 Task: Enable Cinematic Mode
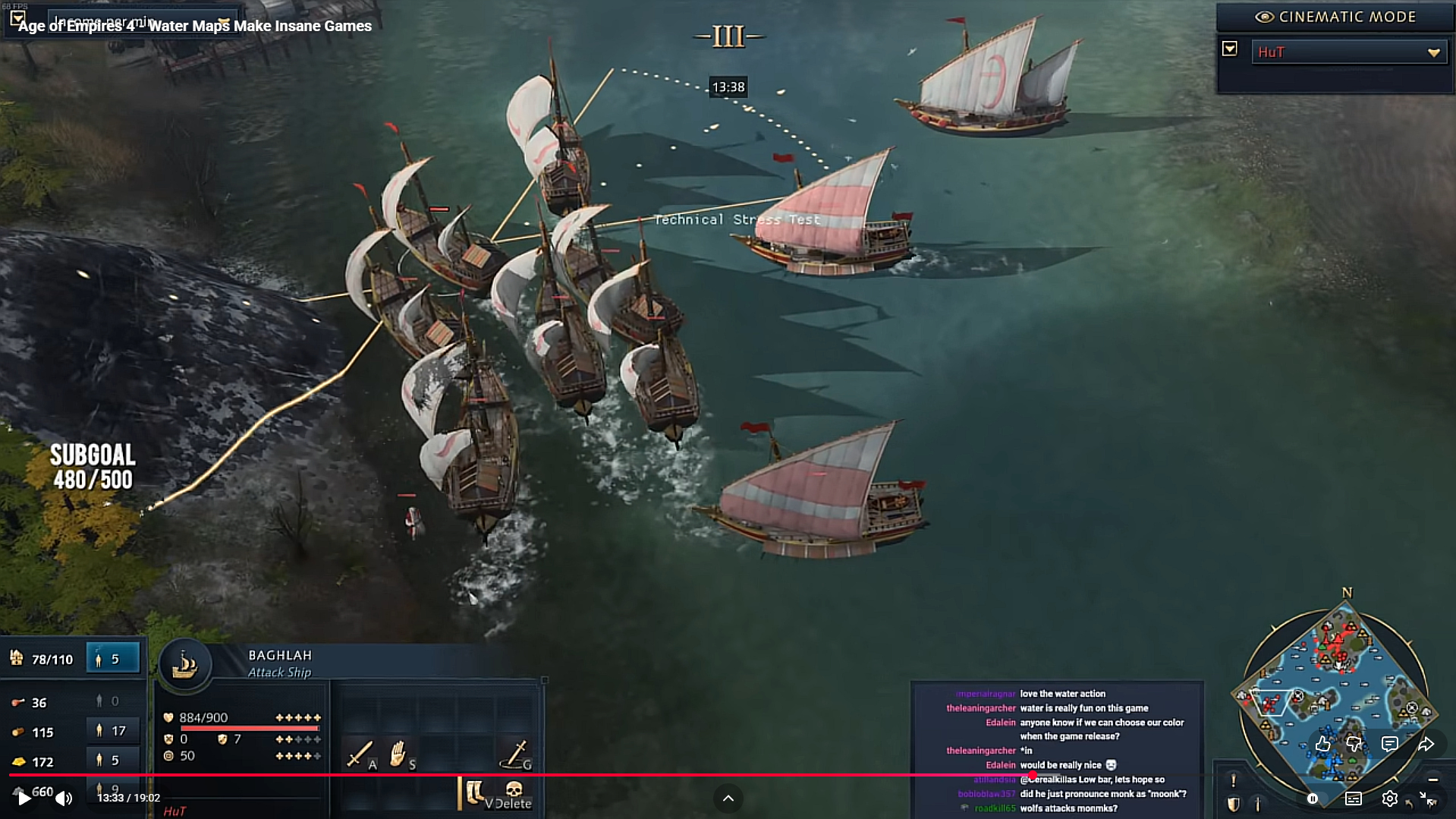pos(1337,17)
